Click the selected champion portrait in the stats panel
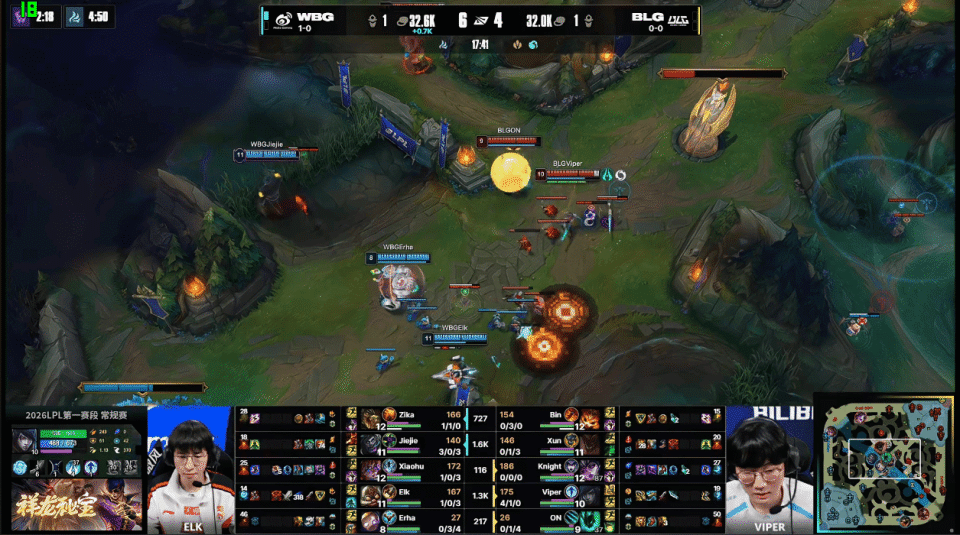Image resolution: width=960 pixels, height=535 pixels. [x=26, y=441]
